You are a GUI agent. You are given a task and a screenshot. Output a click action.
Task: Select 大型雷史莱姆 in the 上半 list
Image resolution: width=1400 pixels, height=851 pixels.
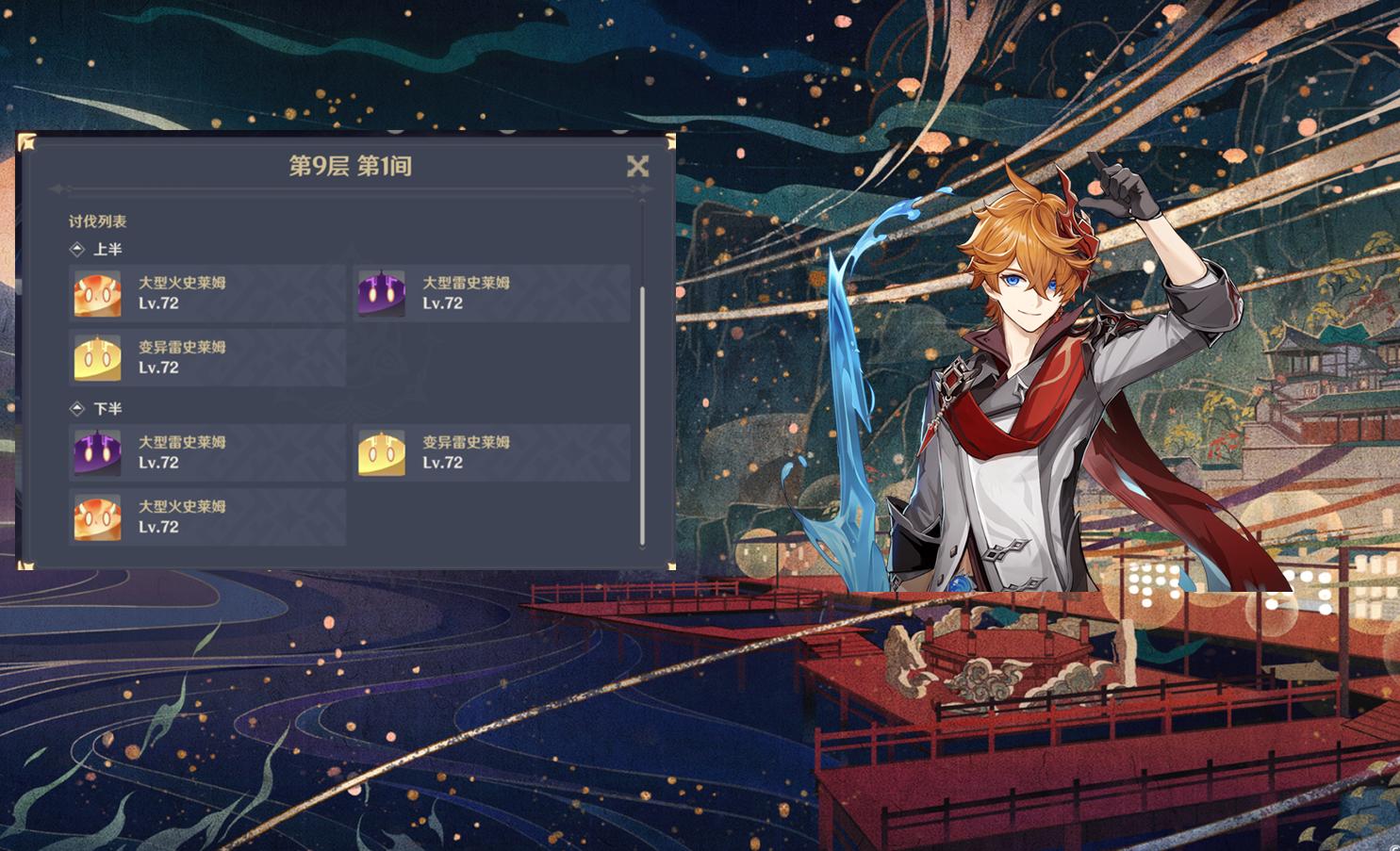[x=491, y=293]
